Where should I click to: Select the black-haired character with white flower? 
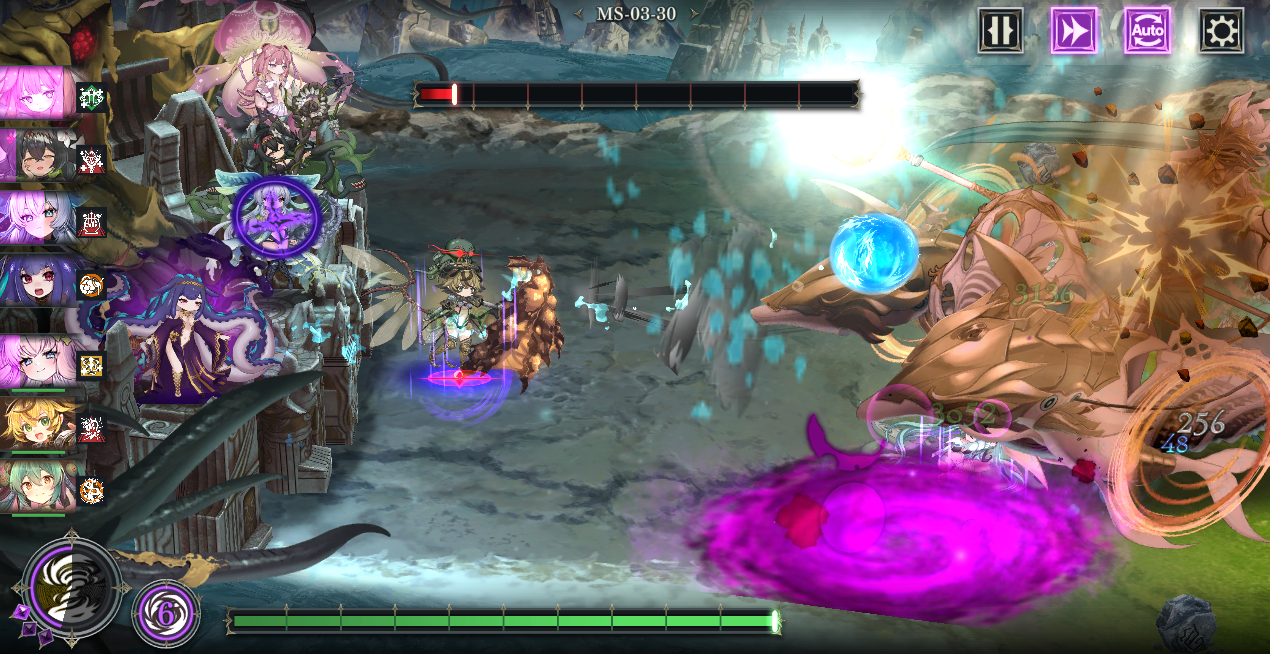point(38,155)
